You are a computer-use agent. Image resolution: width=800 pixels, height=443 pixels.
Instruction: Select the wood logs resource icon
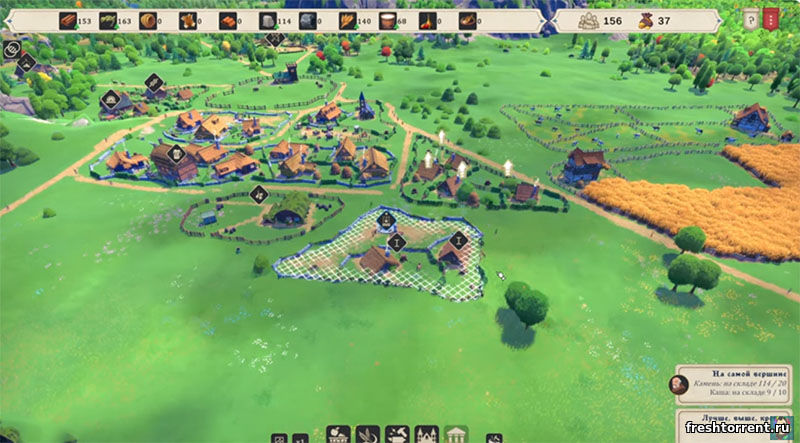tap(67, 20)
